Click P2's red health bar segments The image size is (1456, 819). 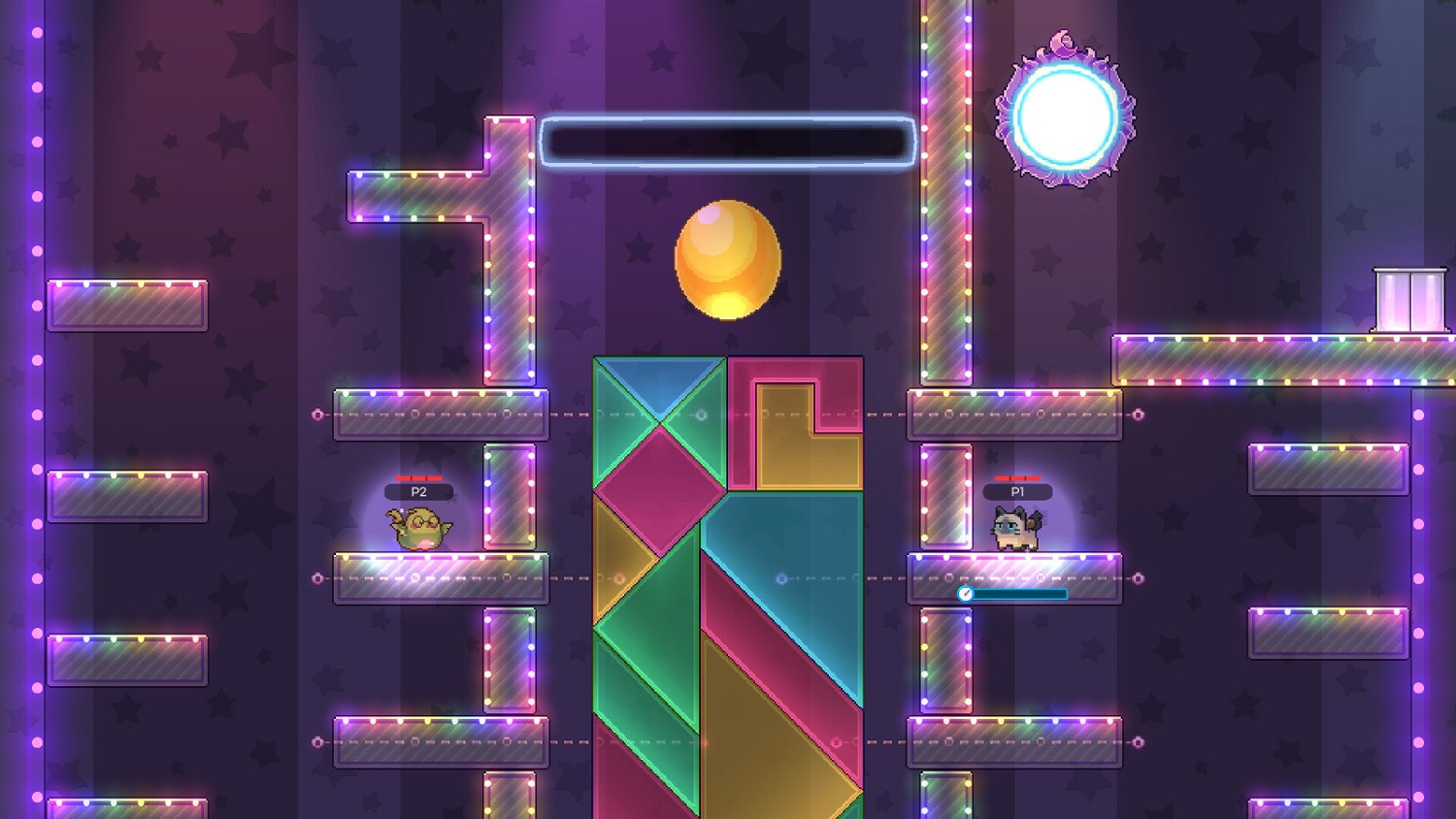(x=417, y=477)
